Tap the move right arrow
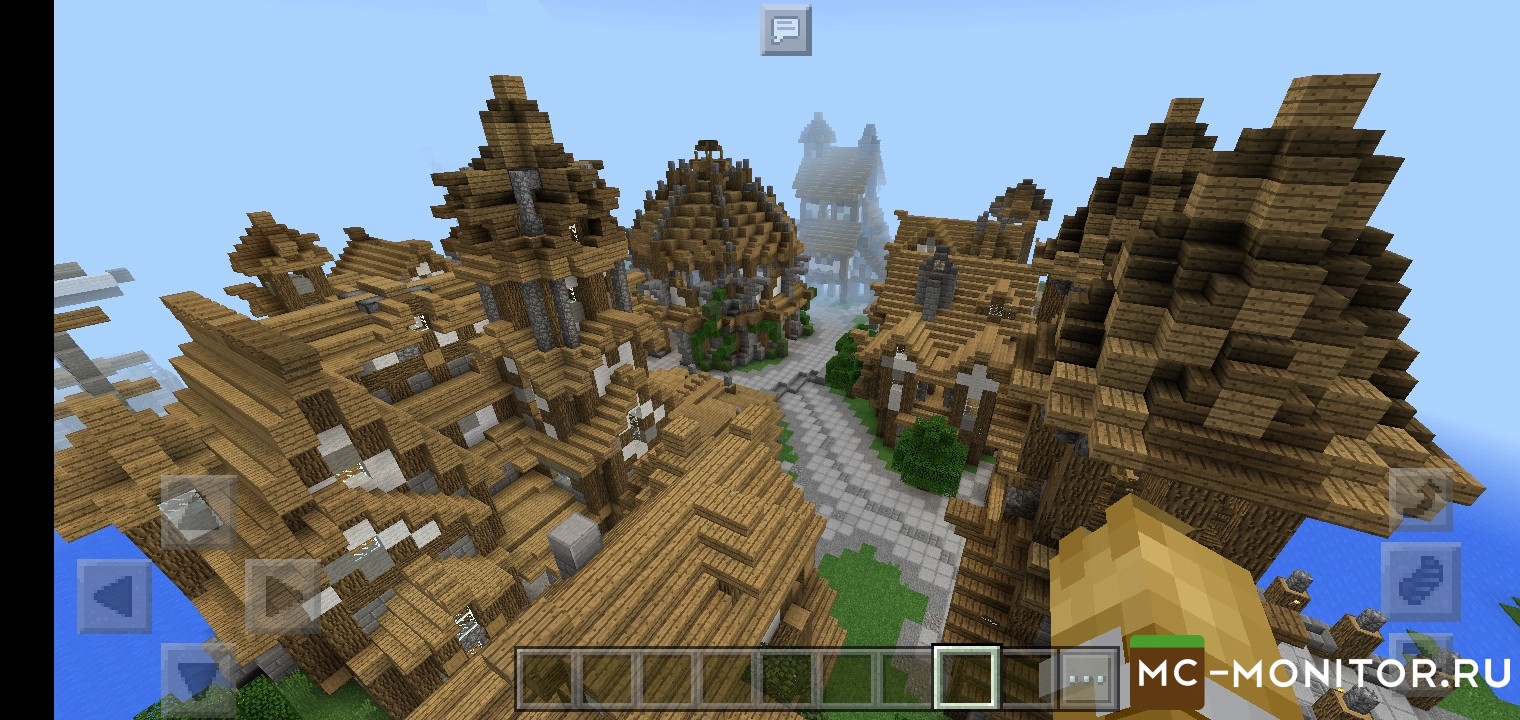Viewport: 1520px width, 720px height. click(282, 596)
